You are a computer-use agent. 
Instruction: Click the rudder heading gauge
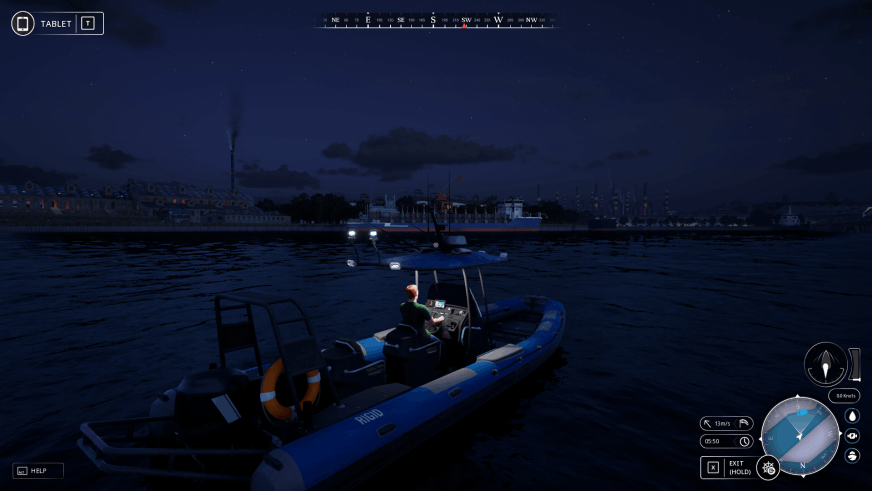tap(825, 364)
